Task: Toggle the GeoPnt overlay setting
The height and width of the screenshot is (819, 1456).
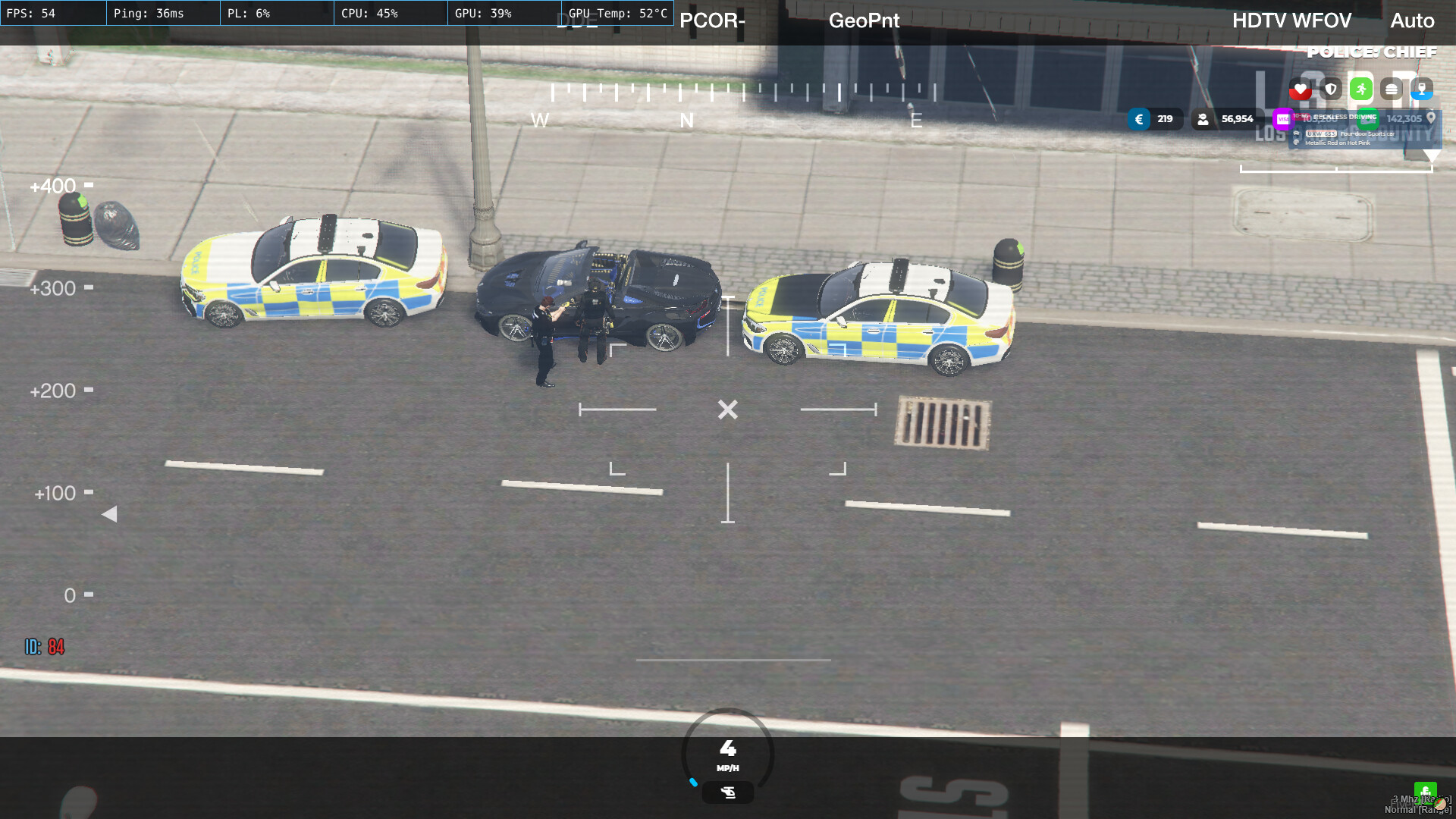Action: coord(864,20)
